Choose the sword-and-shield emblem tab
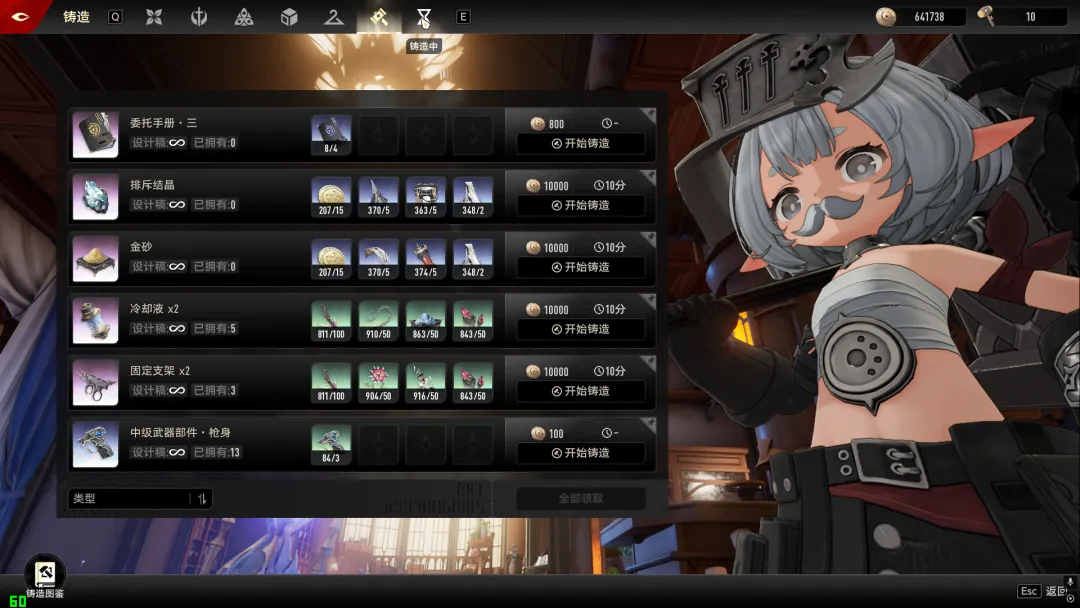The image size is (1080, 608). tap(199, 17)
